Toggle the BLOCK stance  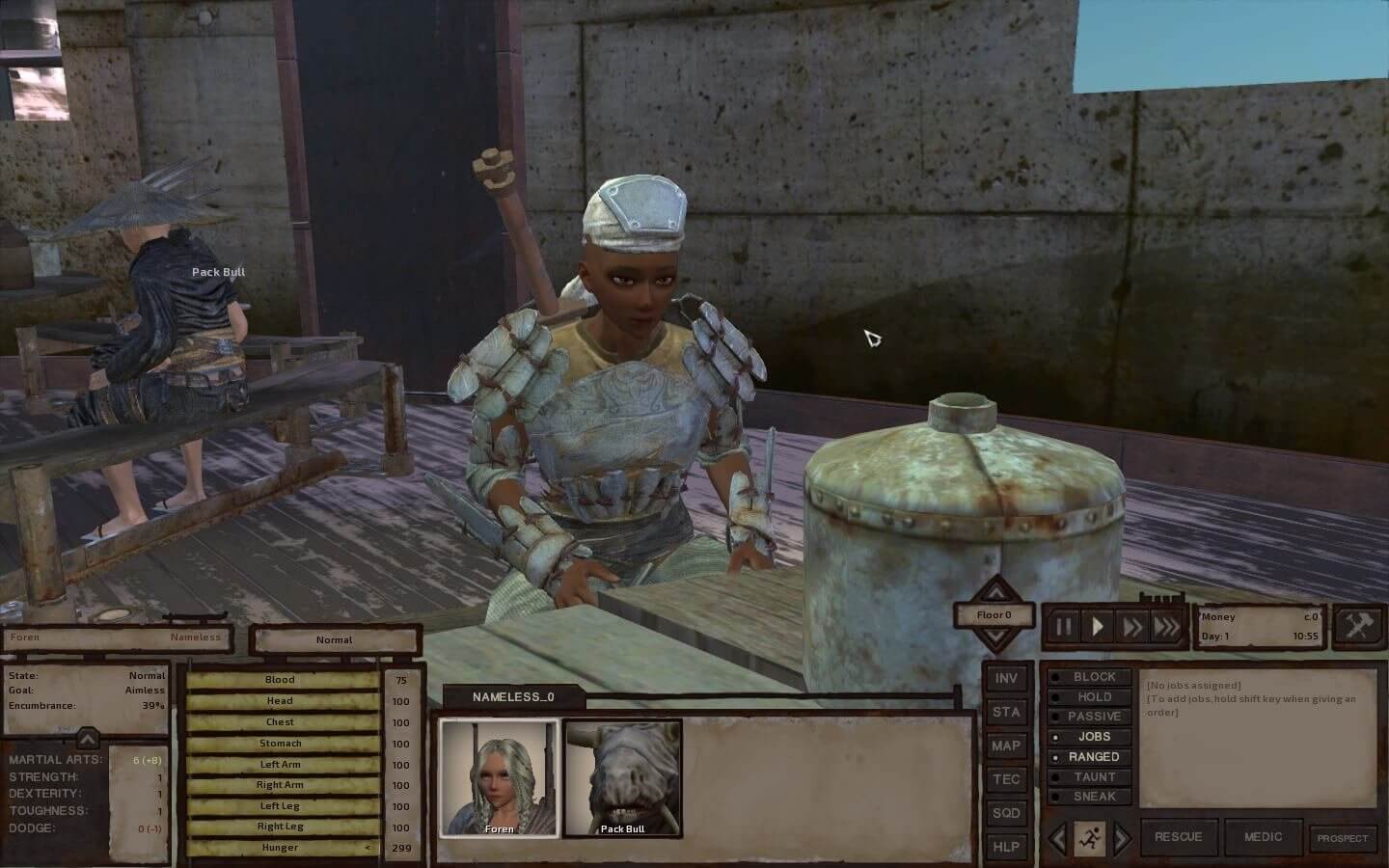[x=1094, y=677]
